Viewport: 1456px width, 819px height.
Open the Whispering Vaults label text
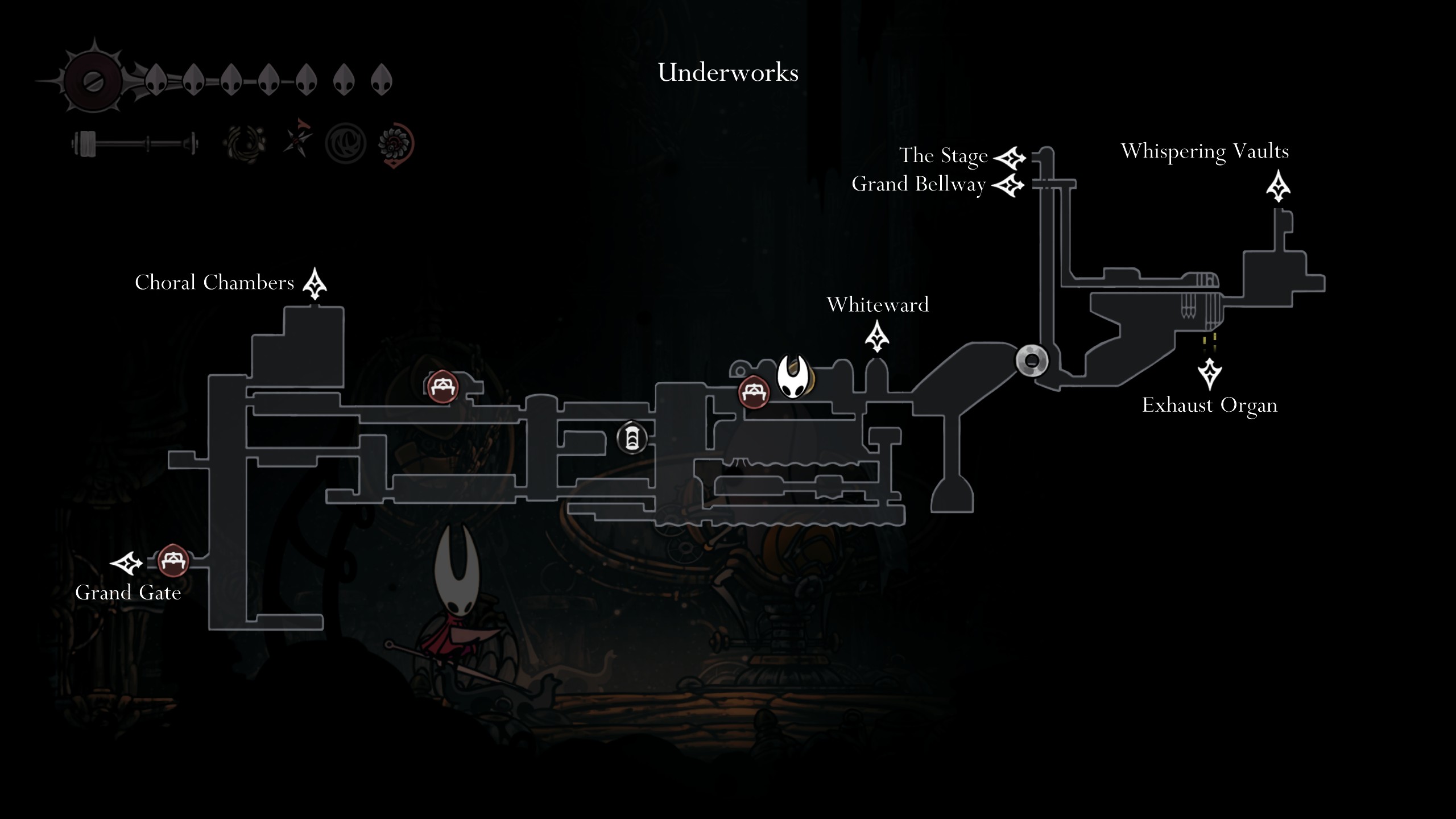pos(1206,151)
